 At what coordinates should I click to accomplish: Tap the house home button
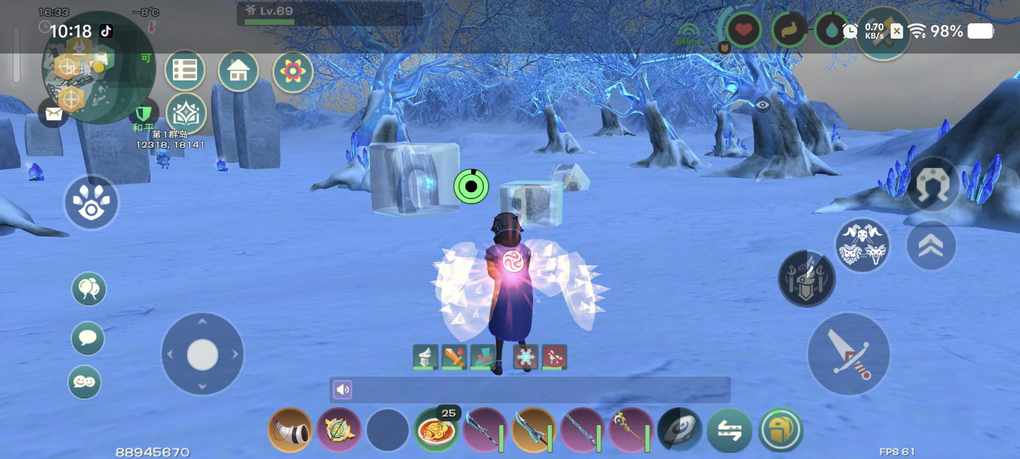pos(238,71)
